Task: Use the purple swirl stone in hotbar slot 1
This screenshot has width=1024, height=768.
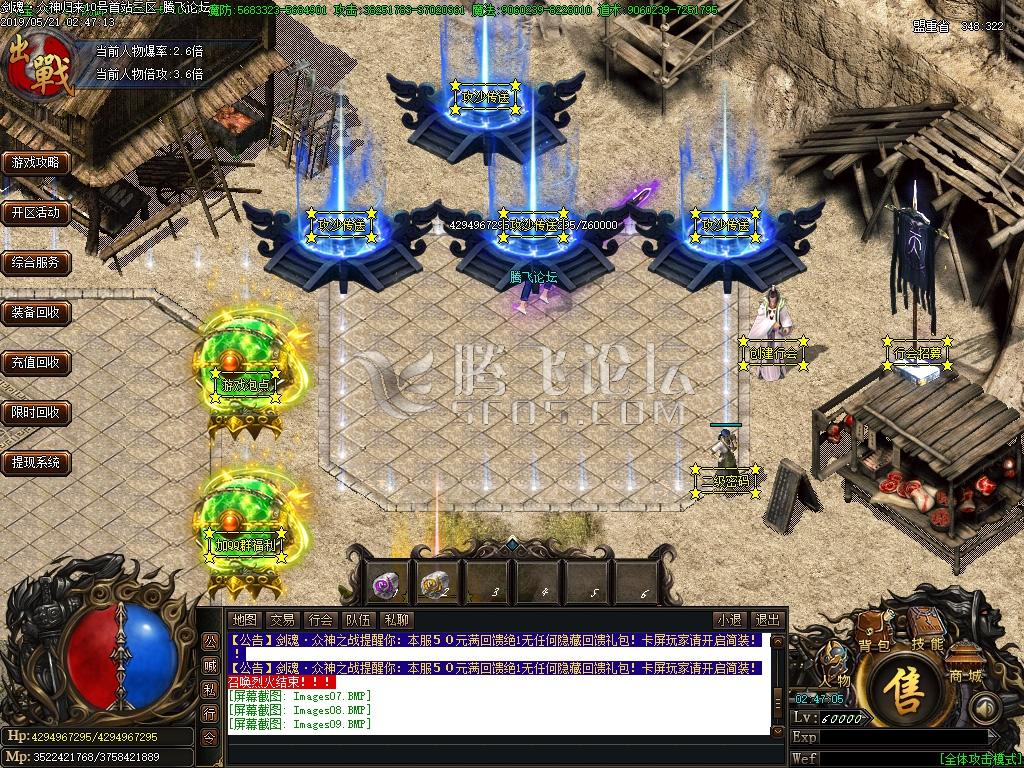Action: point(388,582)
